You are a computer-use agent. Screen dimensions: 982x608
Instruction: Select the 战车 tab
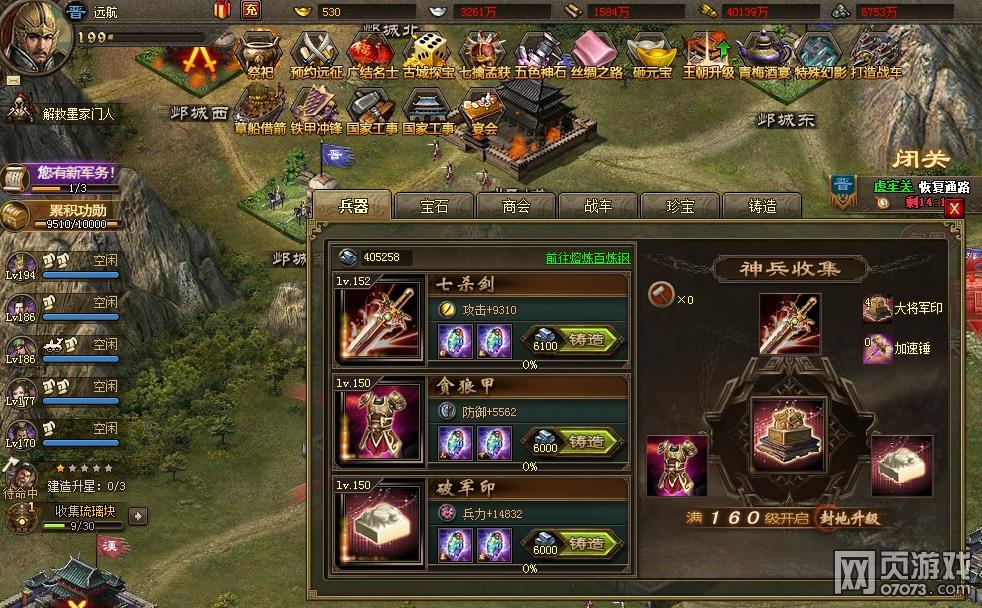[x=597, y=206]
